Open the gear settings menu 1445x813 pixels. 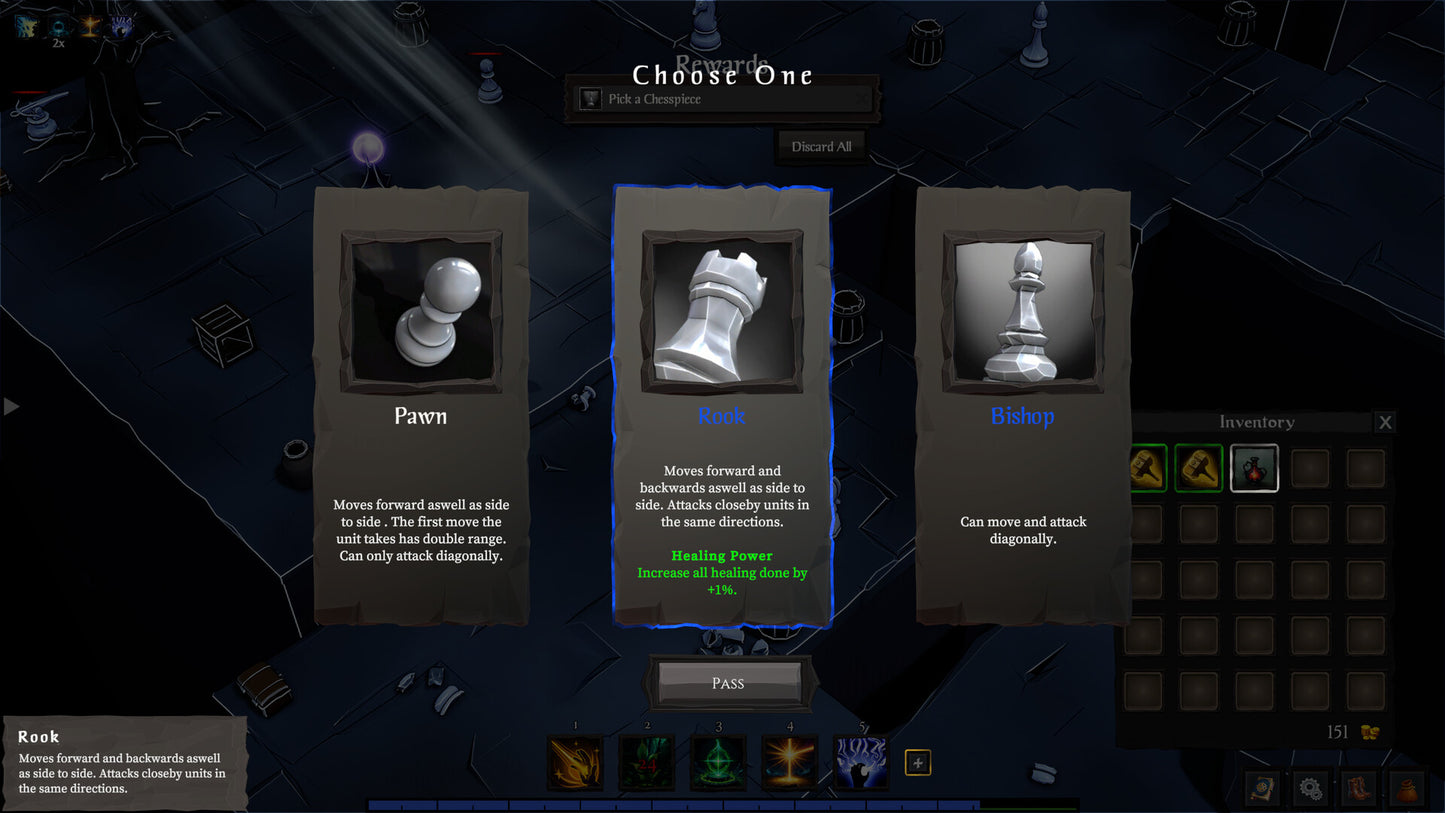pos(1311,788)
